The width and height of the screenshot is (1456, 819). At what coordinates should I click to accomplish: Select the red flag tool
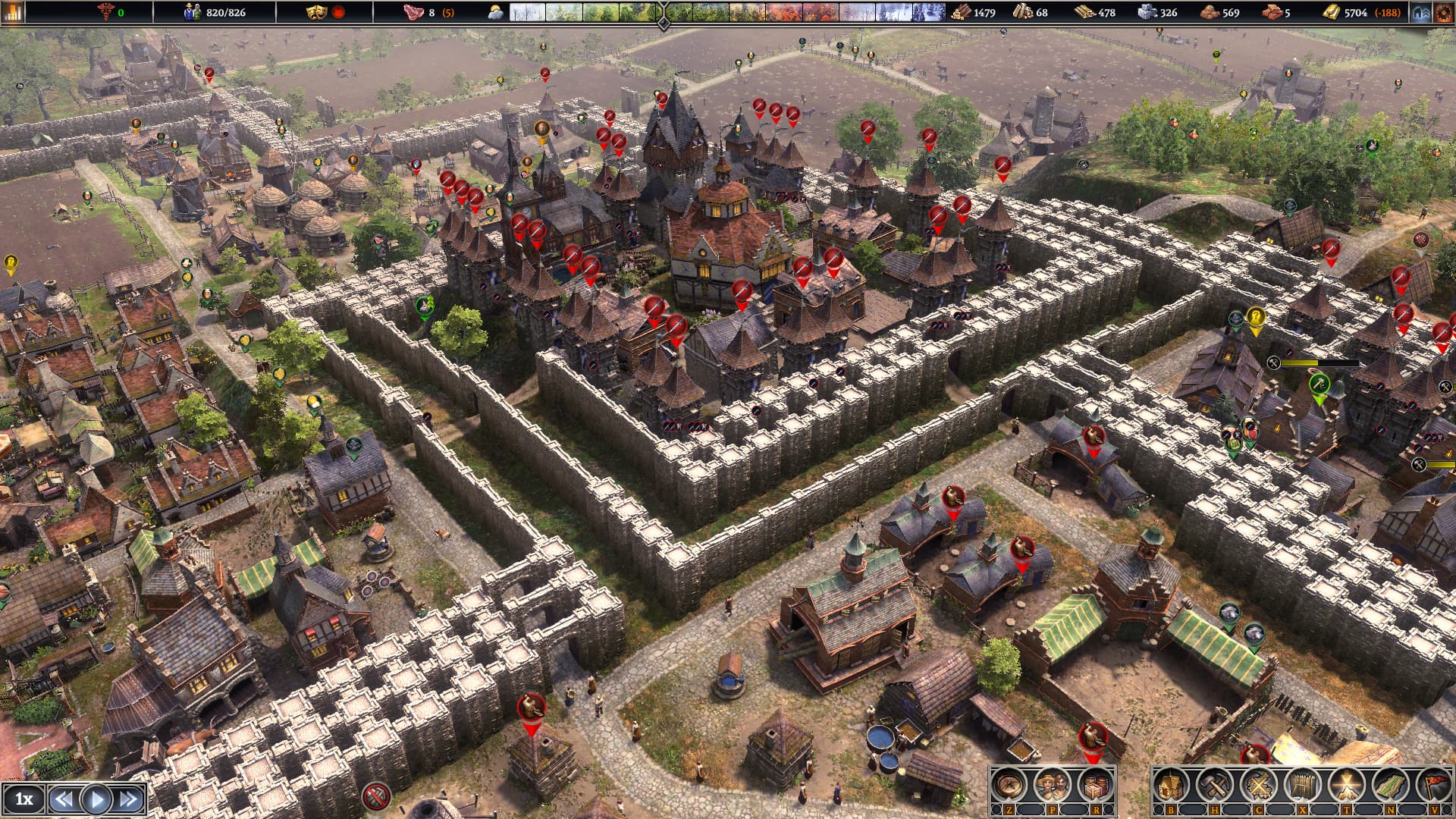click(1433, 786)
